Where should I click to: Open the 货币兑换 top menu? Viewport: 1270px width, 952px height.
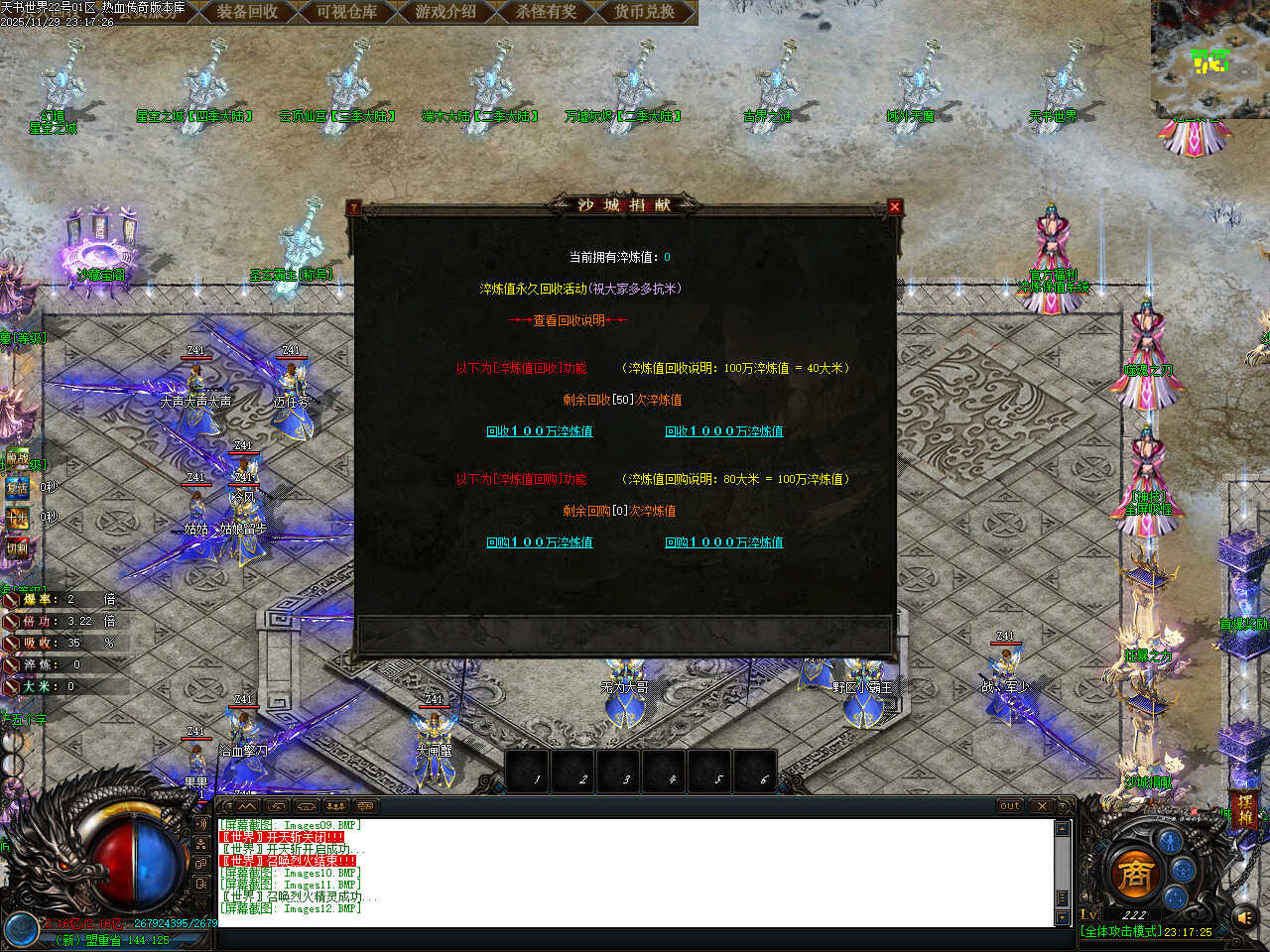tap(644, 12)
